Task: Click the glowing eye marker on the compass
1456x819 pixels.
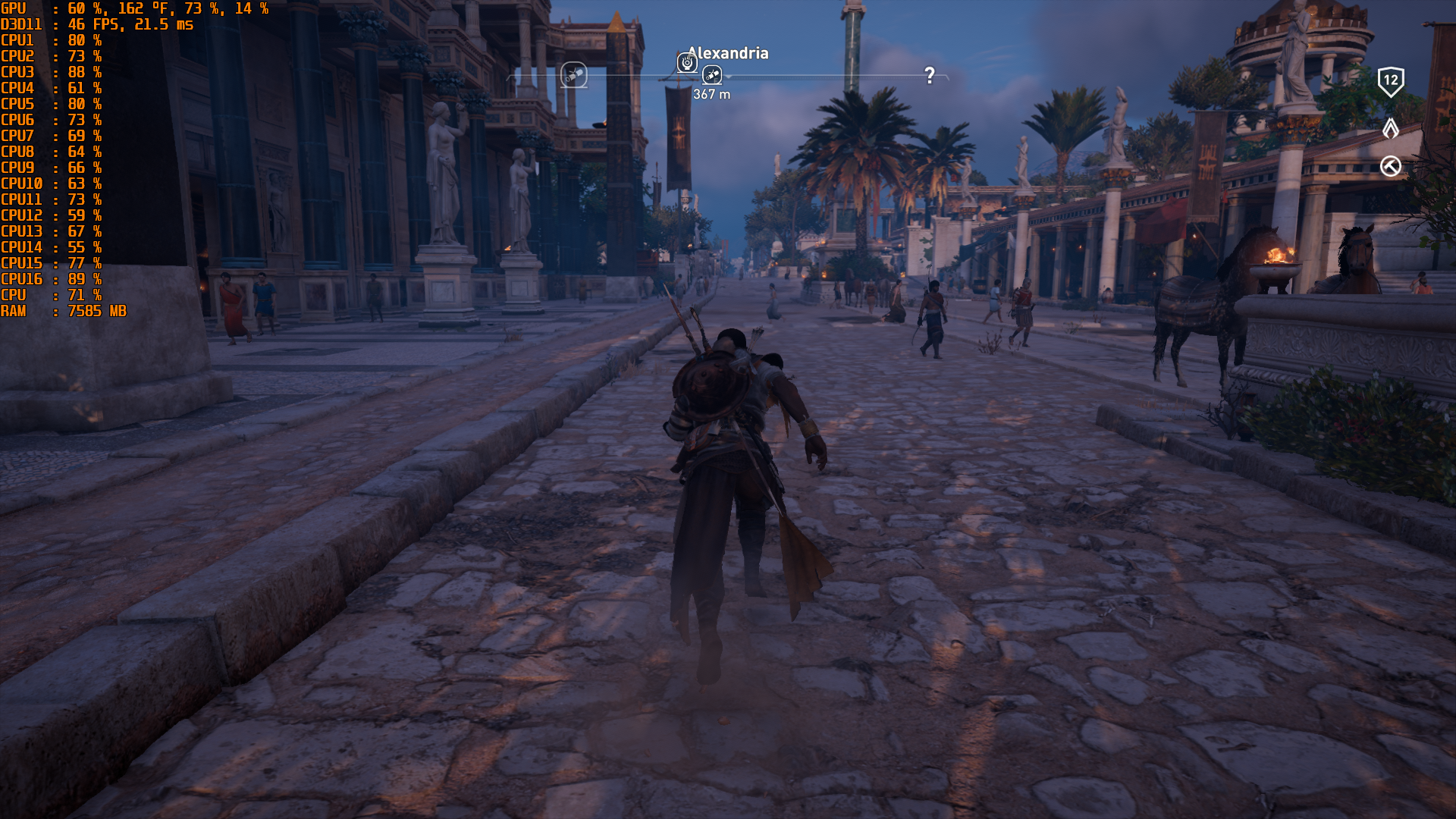Action: [687, 63]
